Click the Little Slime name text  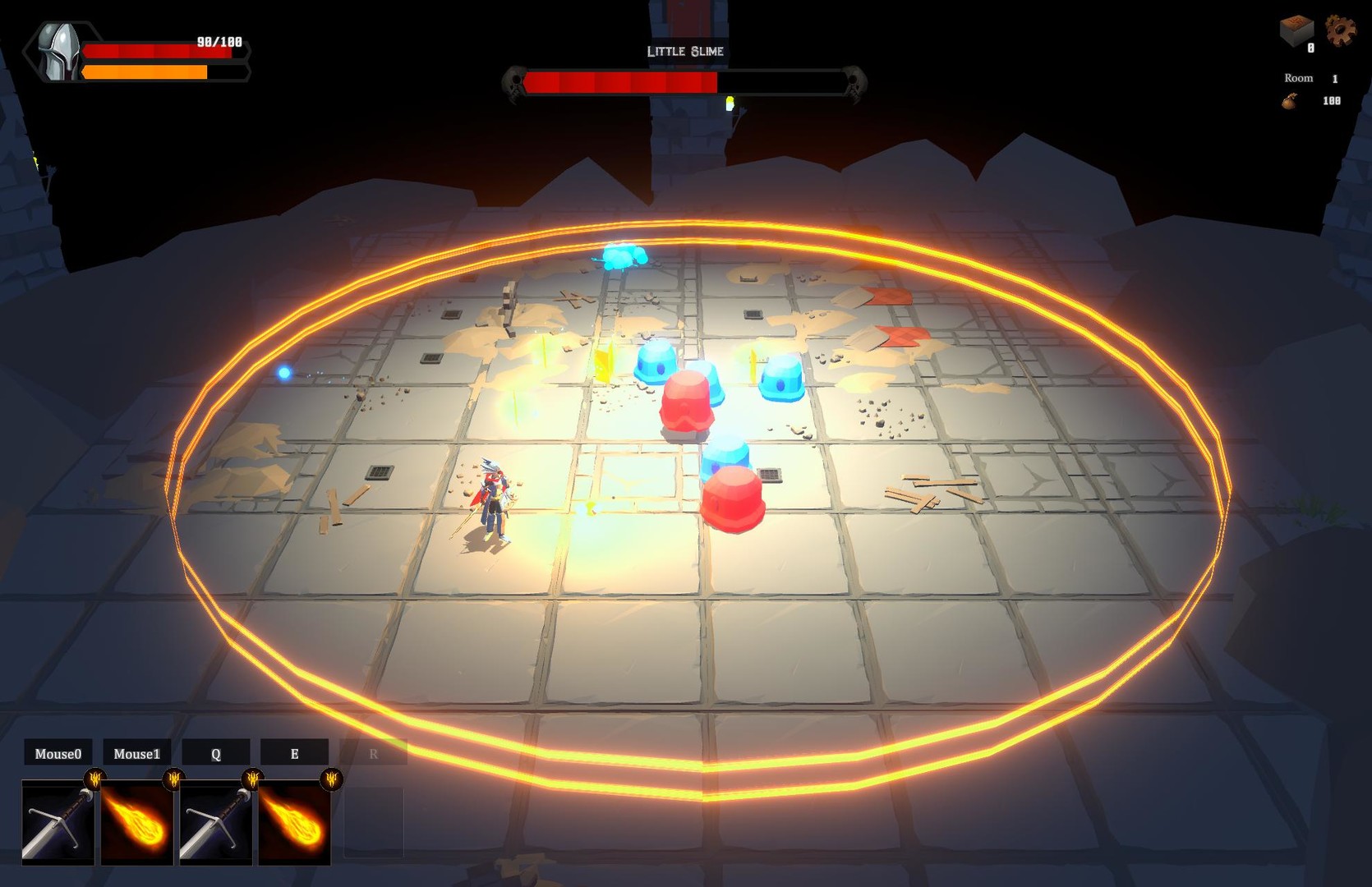[685, 51]
